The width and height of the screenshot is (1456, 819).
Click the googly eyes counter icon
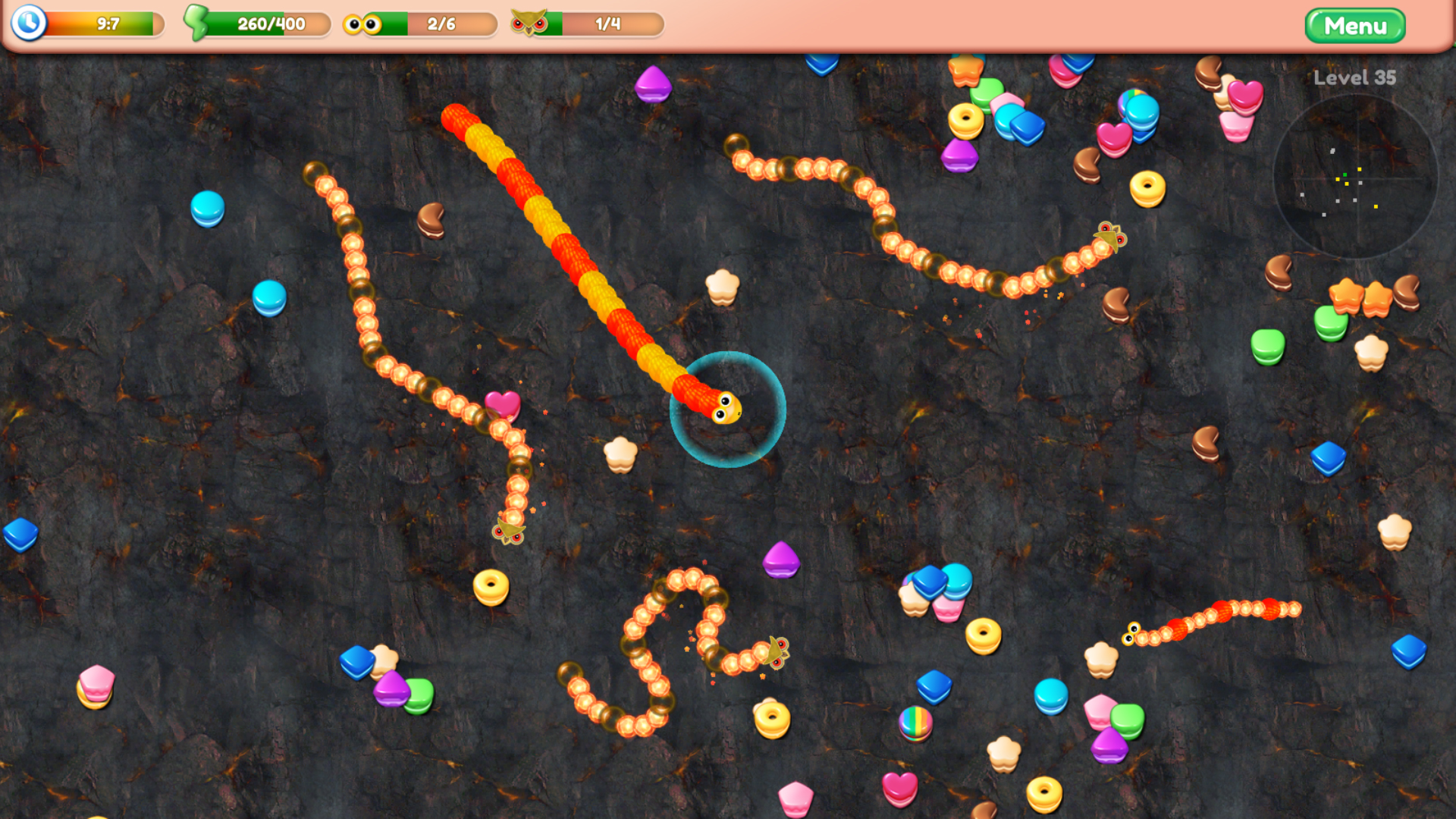pyautogui.click(x=363, y=24)
